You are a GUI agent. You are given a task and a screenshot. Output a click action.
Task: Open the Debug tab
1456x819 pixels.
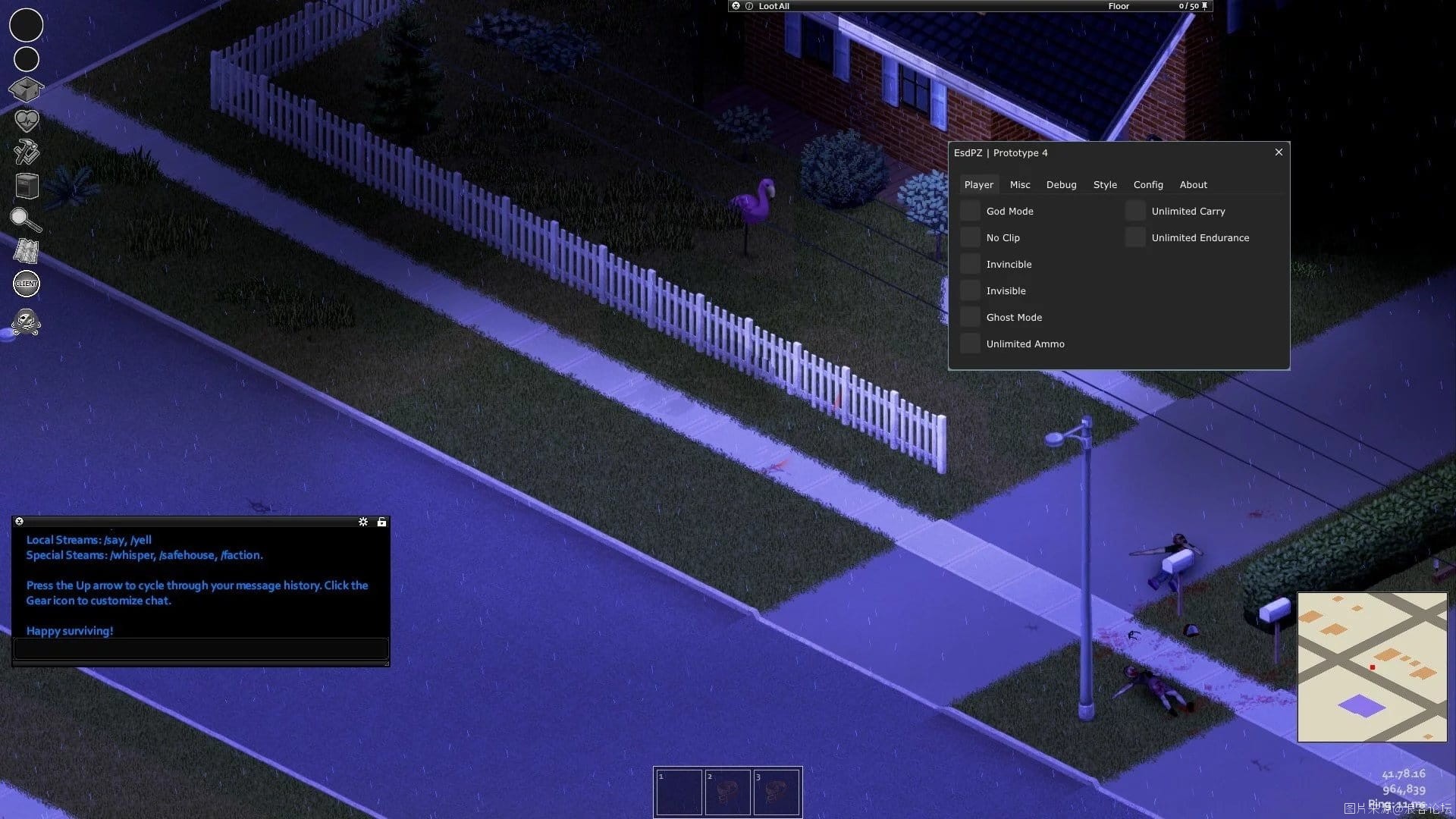tap(1061, 184)
